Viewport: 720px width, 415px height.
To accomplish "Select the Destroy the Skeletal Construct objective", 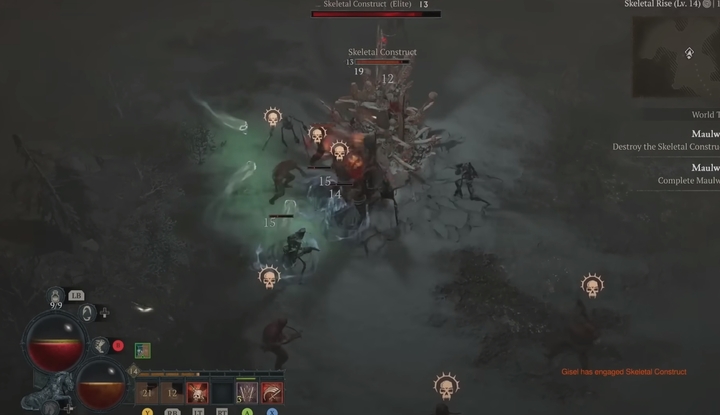I will (666, 146).
